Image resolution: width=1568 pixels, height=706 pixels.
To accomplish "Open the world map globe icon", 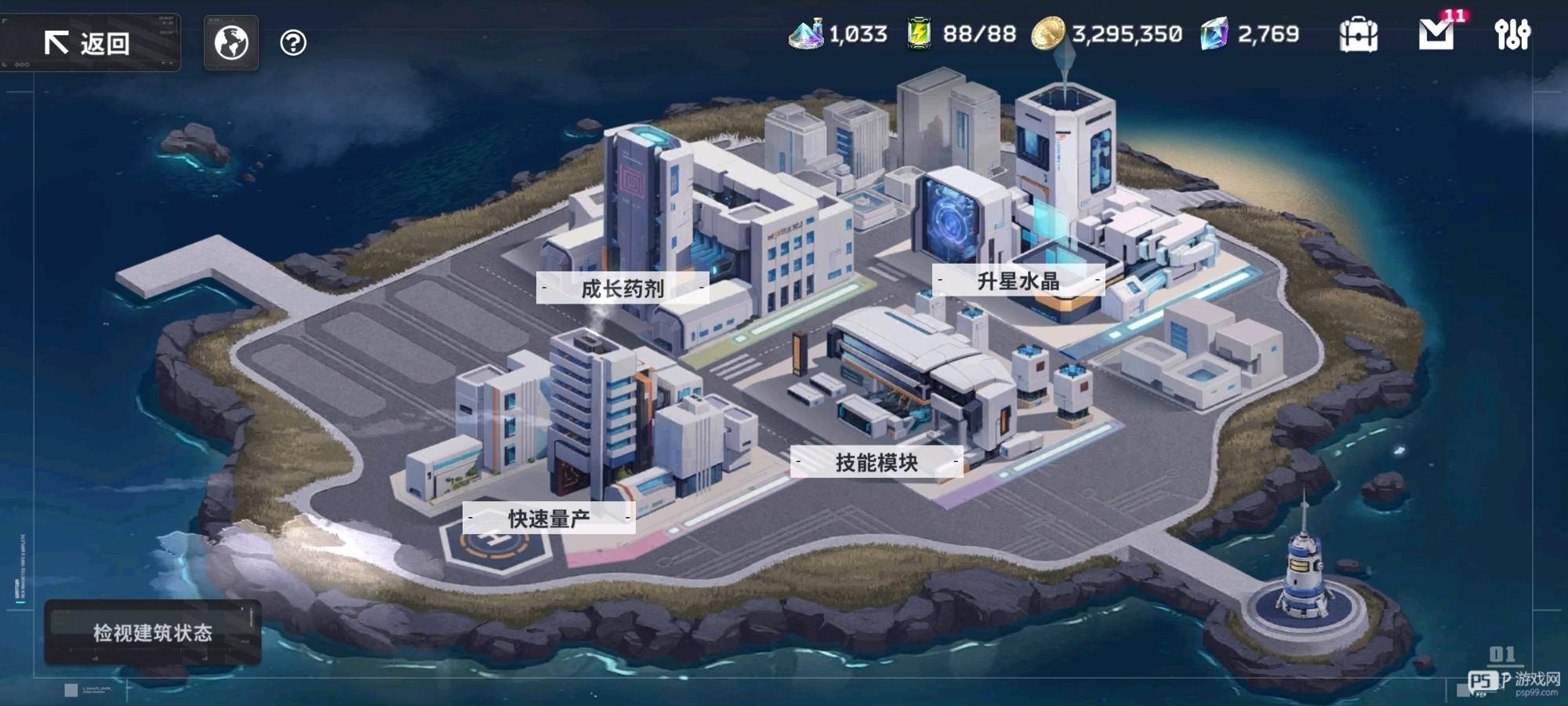I will pyautogui.click(x=230, y=43).
